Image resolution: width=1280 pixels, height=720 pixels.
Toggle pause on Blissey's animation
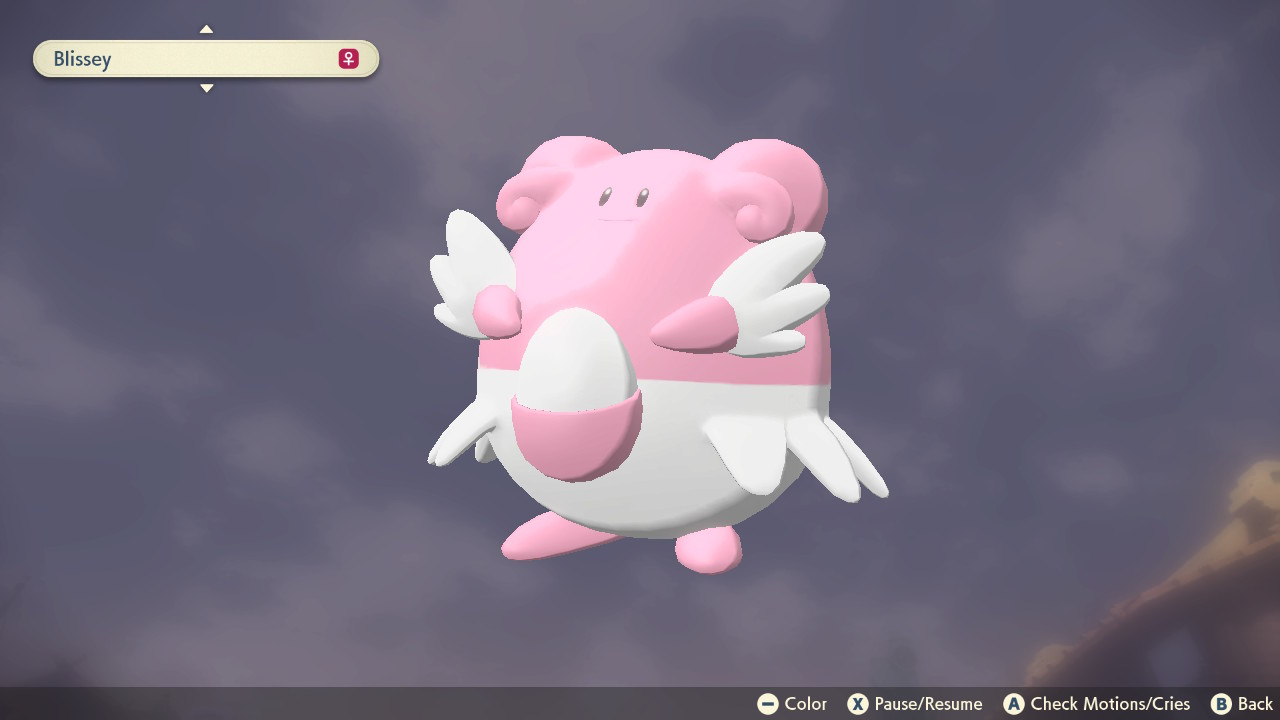click(x=858, y=704)
